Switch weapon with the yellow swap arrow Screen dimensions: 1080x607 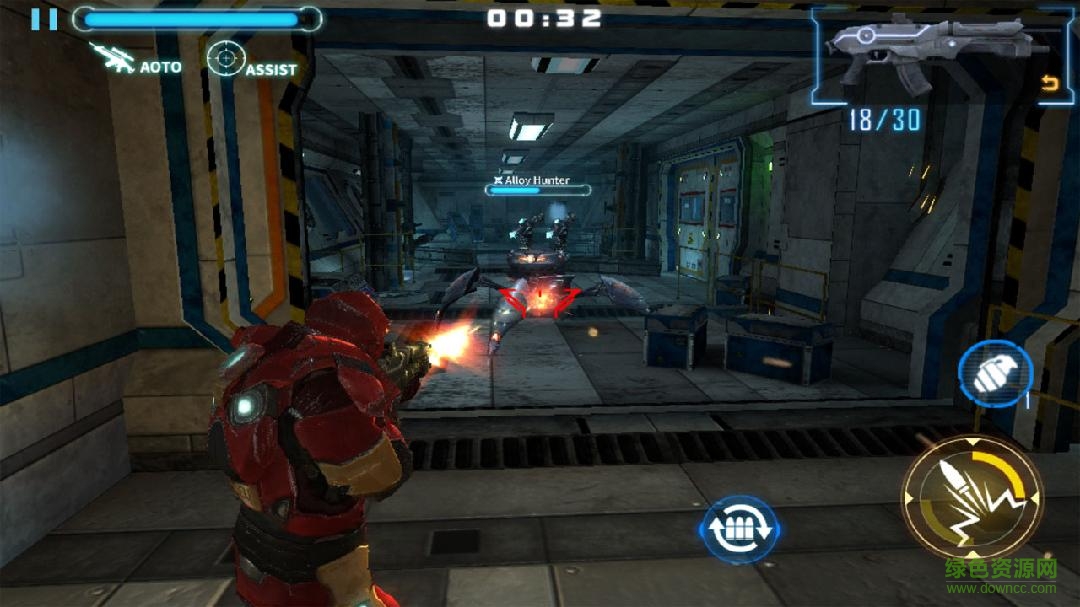(x=1049, y=84)
